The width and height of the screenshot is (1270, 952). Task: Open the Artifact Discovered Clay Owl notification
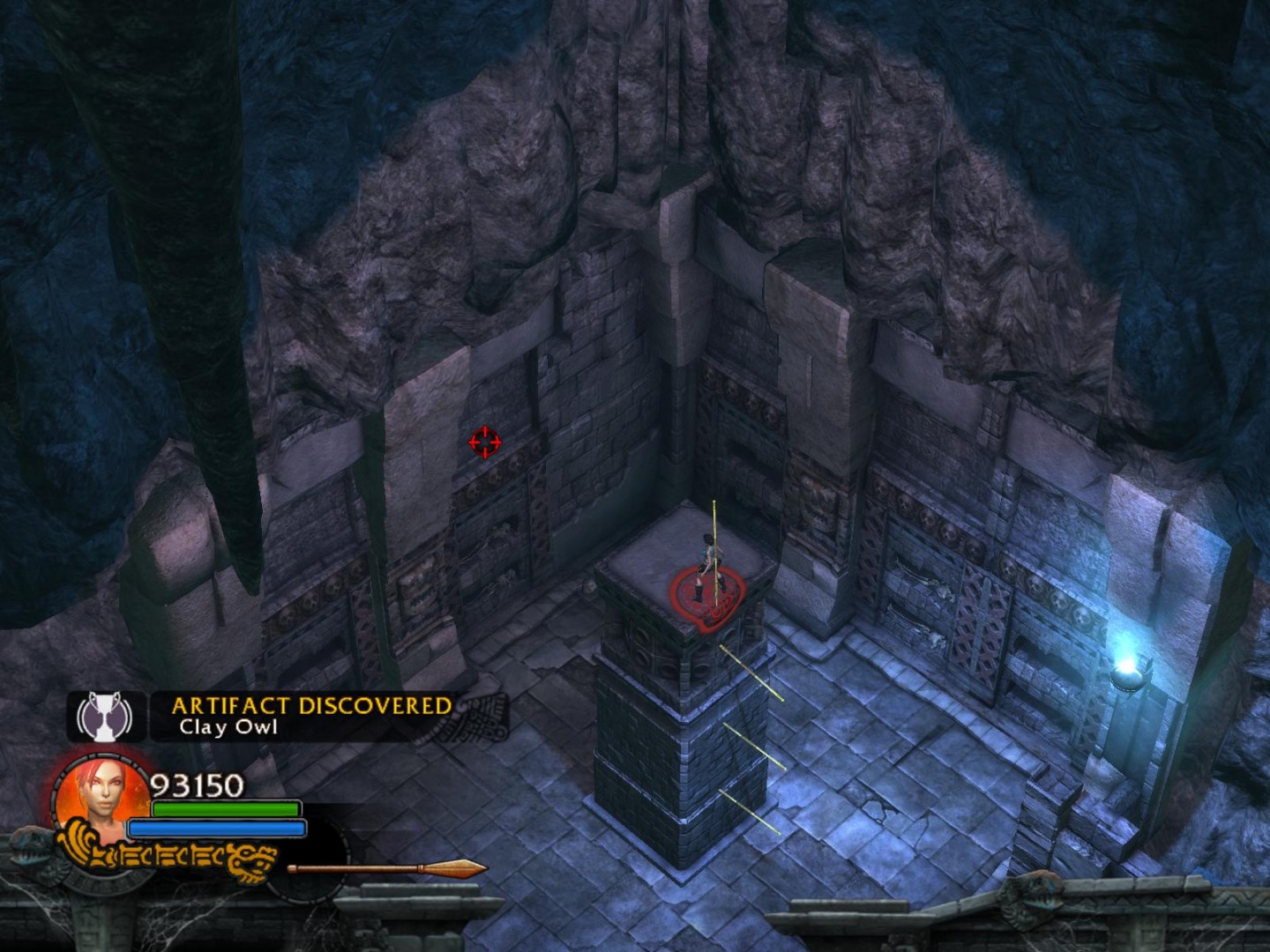tap(311, 716)
